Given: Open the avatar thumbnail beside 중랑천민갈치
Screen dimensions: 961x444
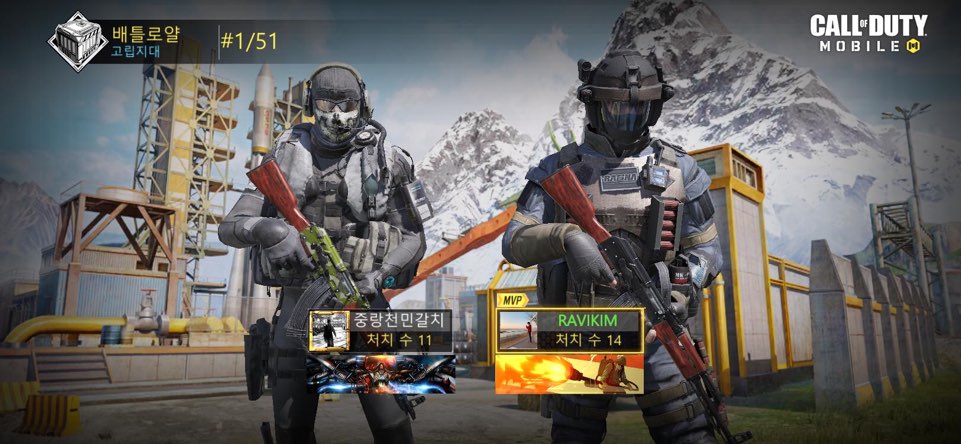Looking at the screenshot, I should 327,331.
